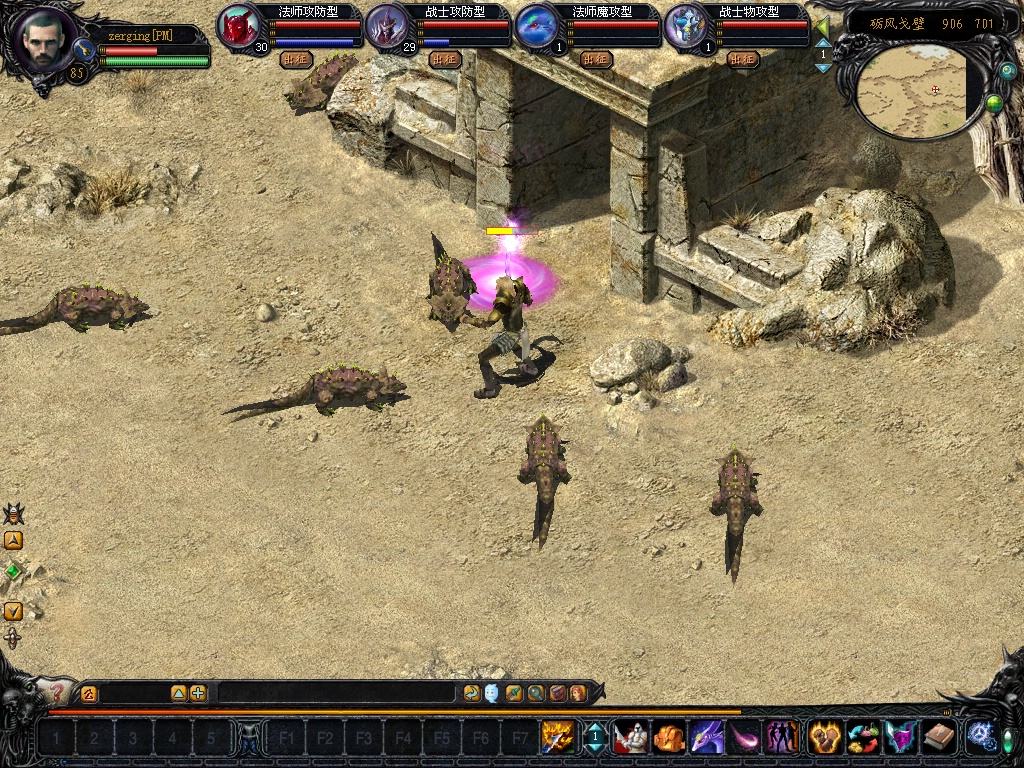Click the green orb beside the minimap
This screenshot has width=1024, height=768.
[994, 102]
